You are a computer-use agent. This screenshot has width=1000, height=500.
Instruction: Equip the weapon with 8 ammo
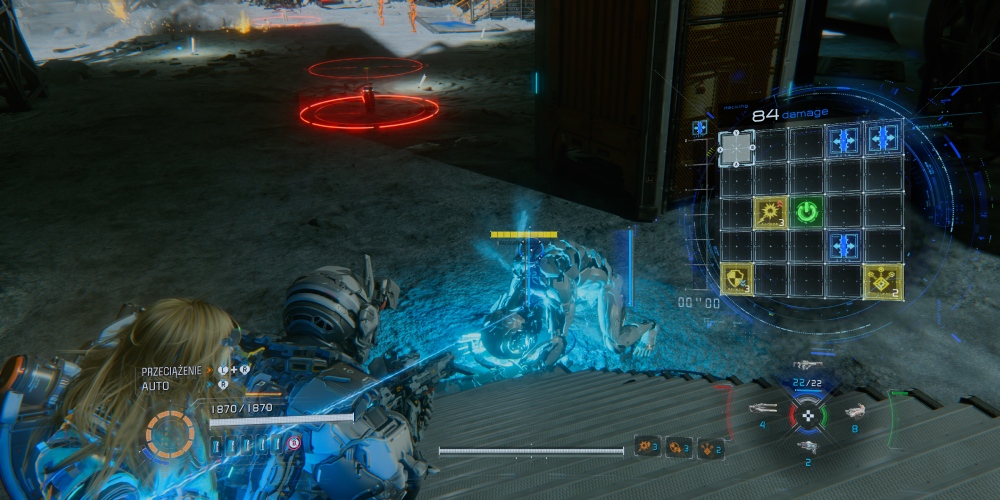tap(854, 411)
